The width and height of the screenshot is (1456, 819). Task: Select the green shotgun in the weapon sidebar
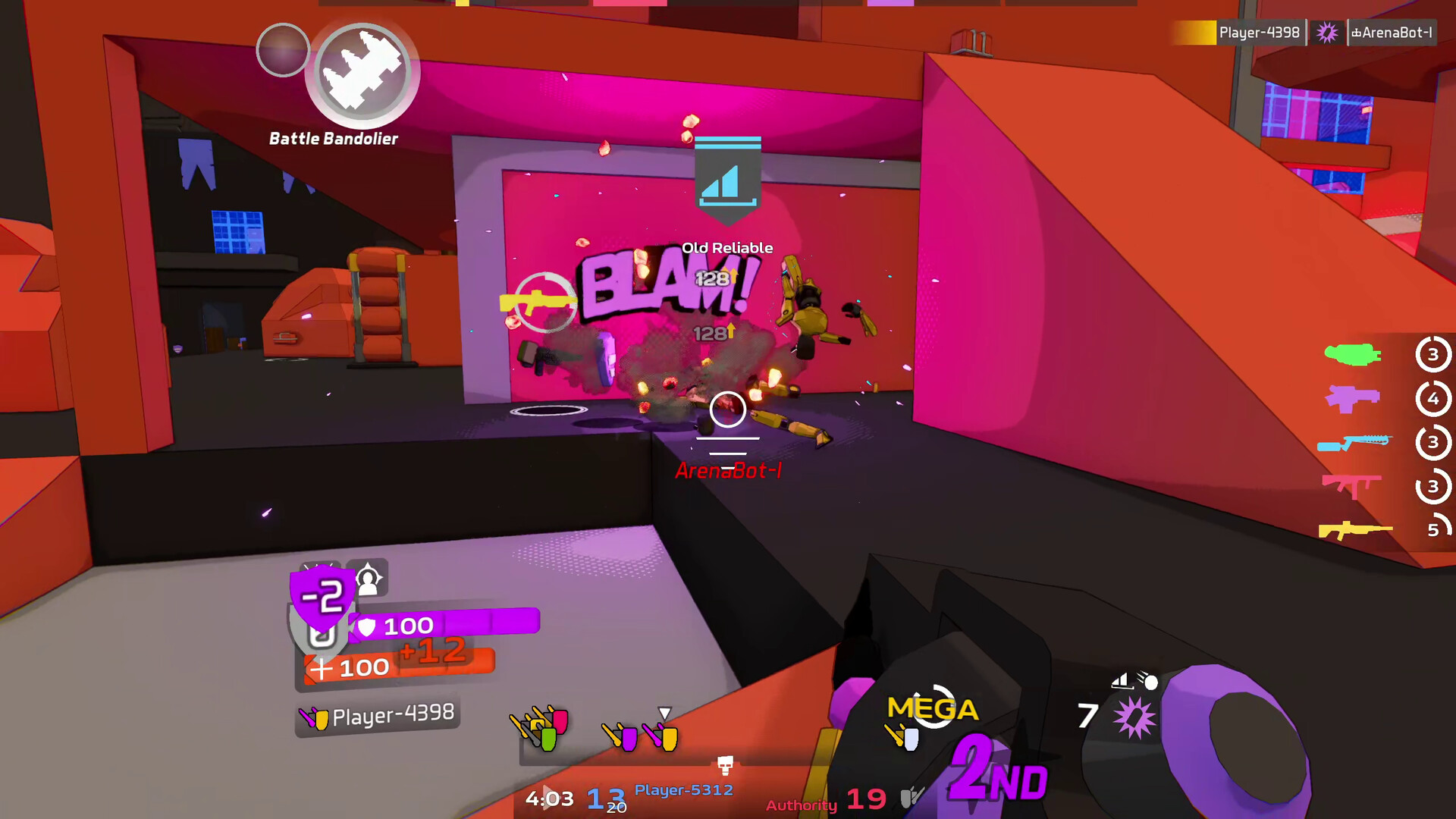pyautogui.click(x=1353, y=354)
